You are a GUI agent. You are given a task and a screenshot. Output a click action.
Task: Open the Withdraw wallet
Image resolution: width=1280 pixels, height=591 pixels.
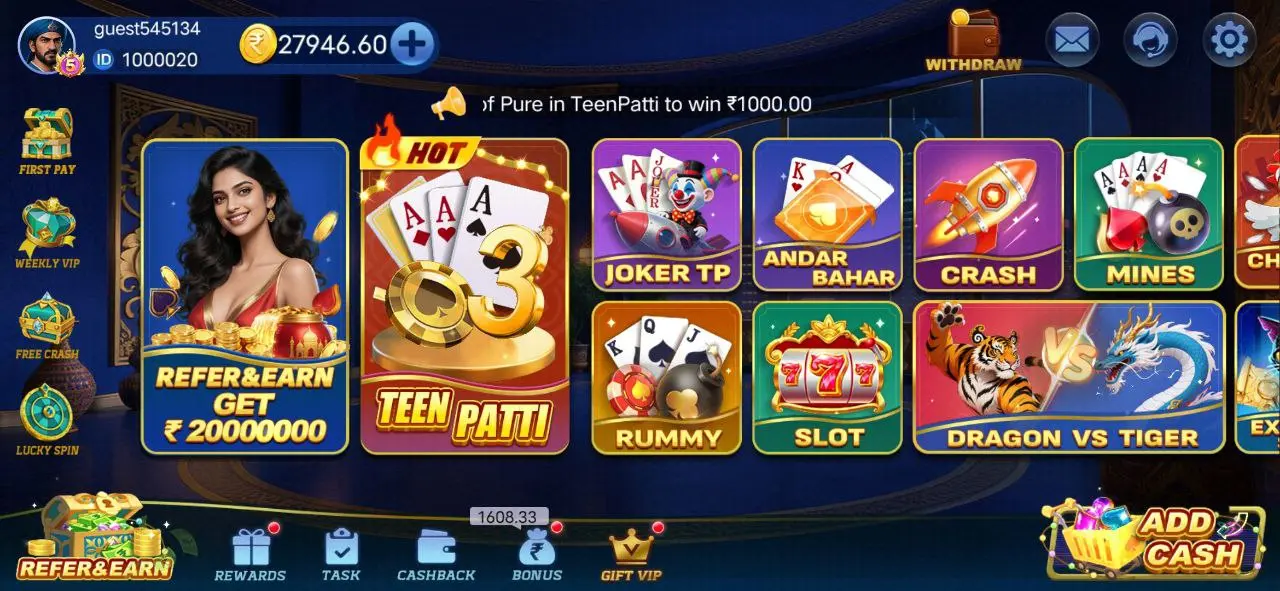click(973, 41)
